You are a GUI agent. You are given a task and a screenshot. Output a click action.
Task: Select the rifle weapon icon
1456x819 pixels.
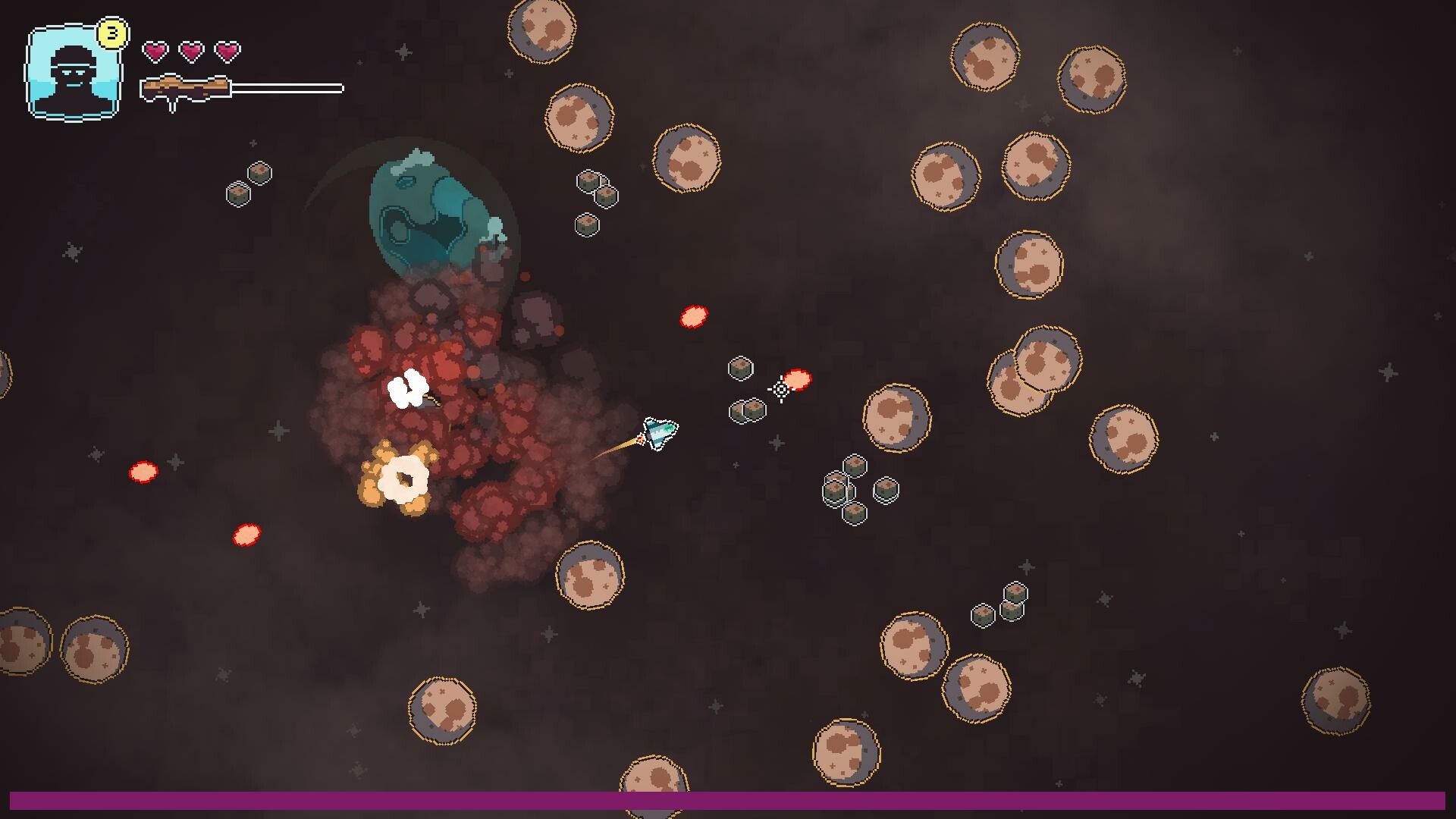(186, 87)
